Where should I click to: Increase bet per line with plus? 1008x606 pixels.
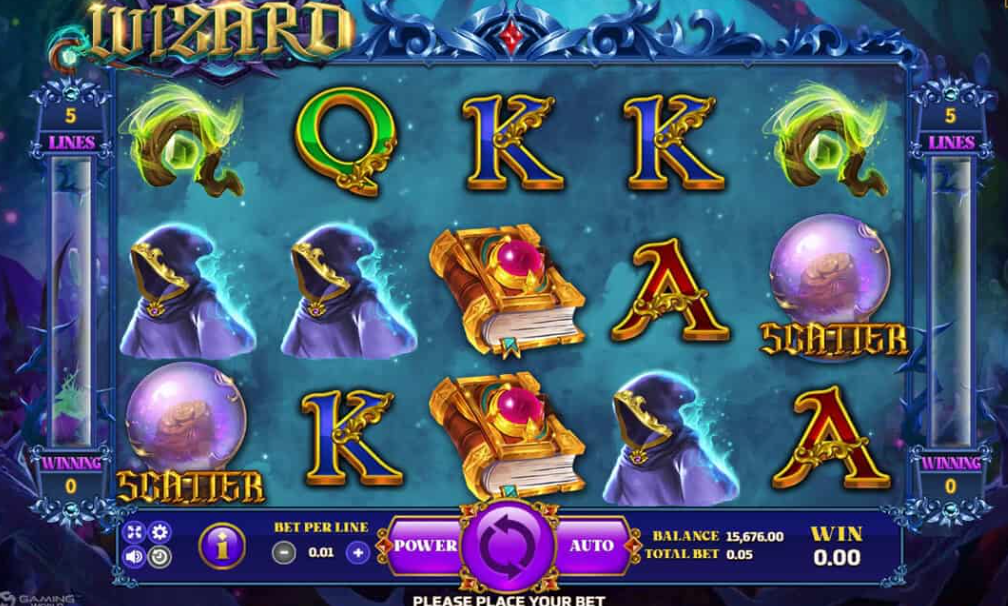(x=358, y=551)
